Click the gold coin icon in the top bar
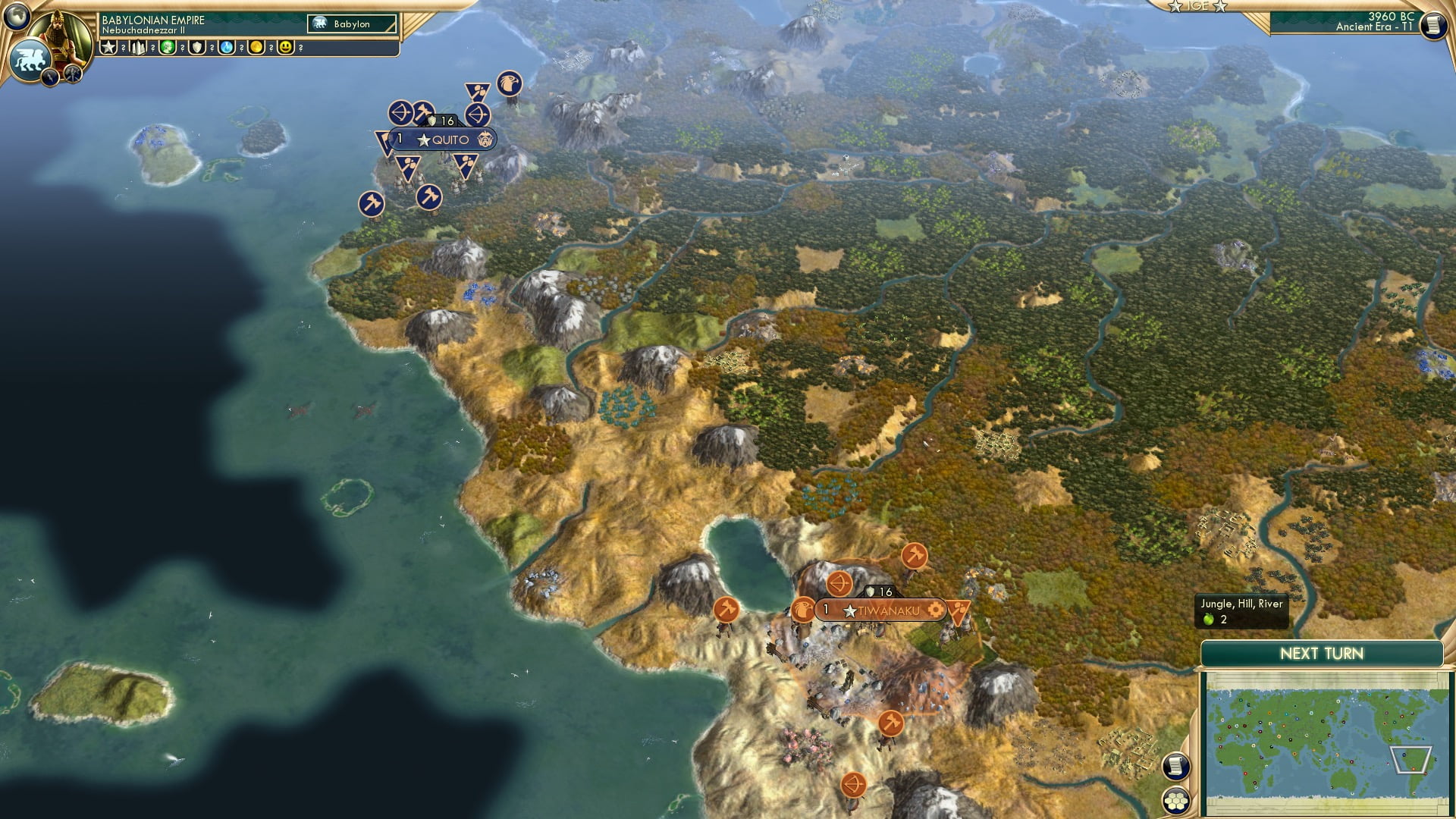 [x=255, y=48]
